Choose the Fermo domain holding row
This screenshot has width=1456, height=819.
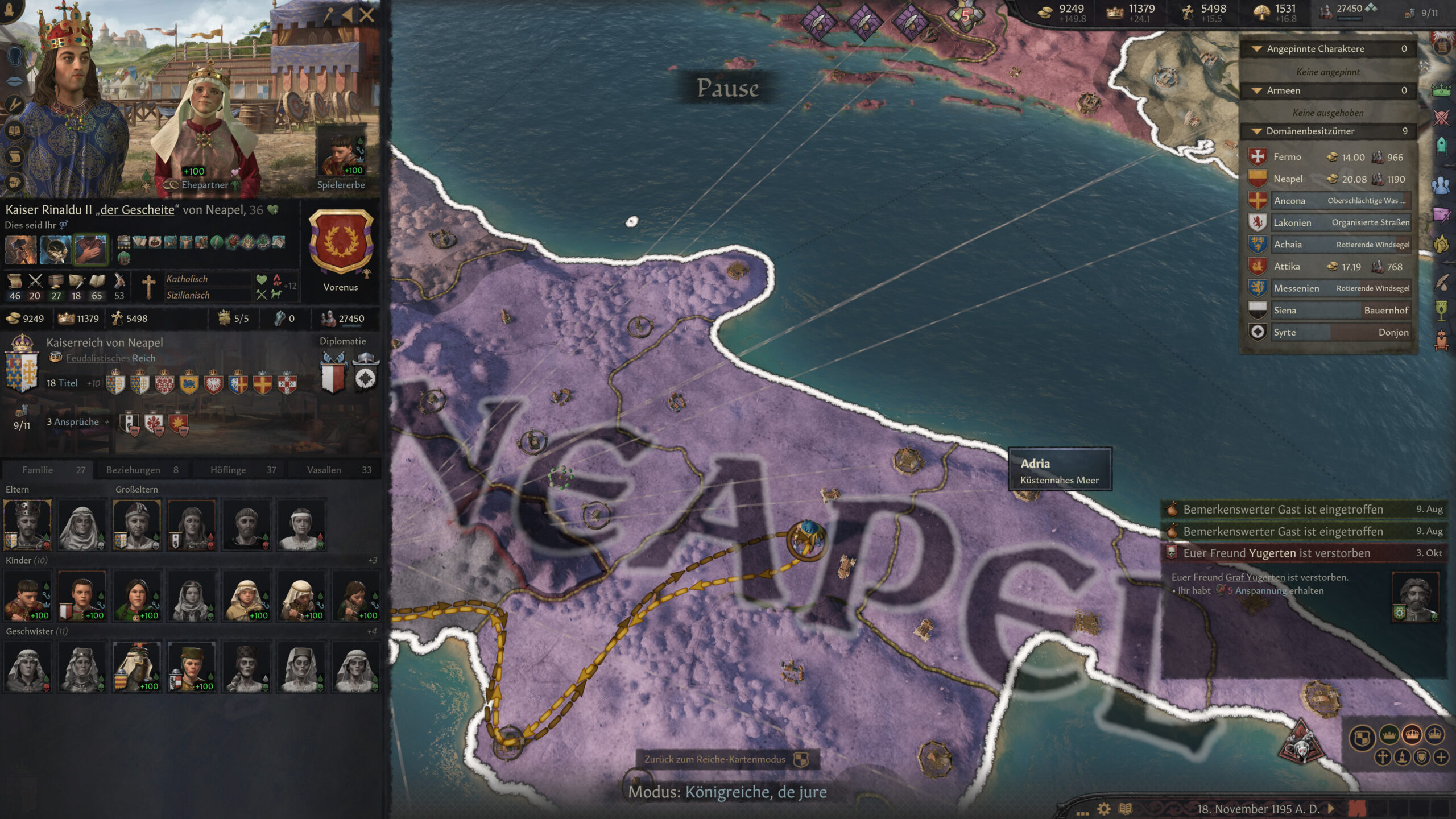pos(1328,157)
